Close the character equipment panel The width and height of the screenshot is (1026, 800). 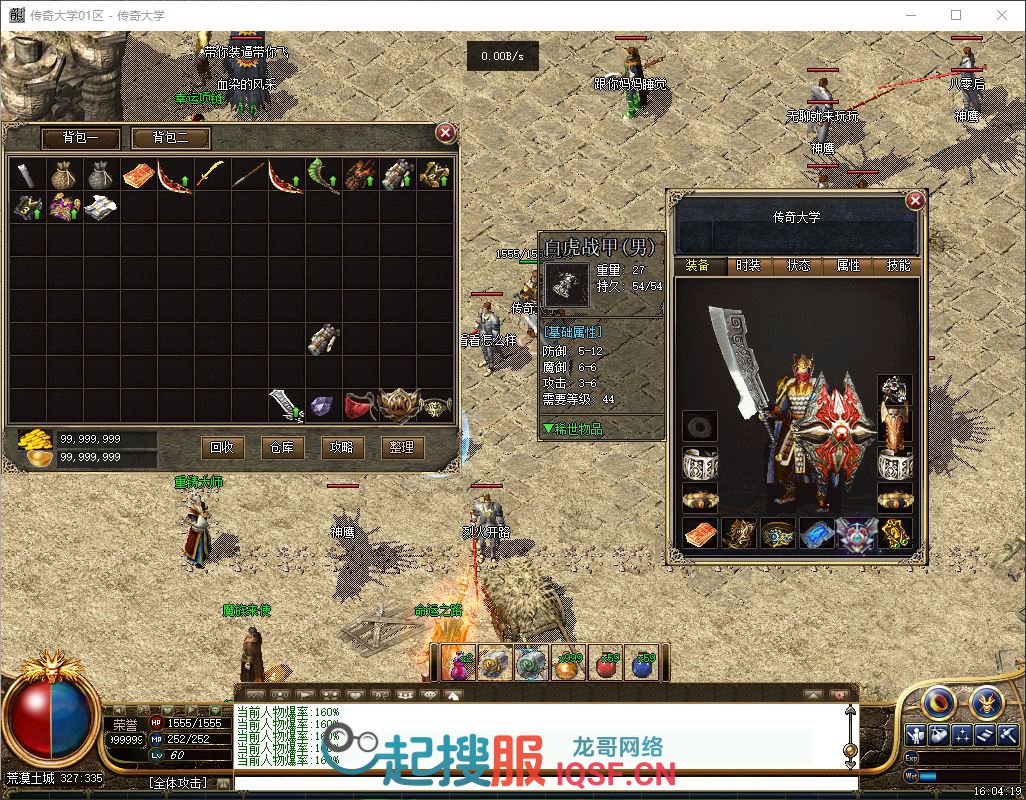click(x=914, y=201)
